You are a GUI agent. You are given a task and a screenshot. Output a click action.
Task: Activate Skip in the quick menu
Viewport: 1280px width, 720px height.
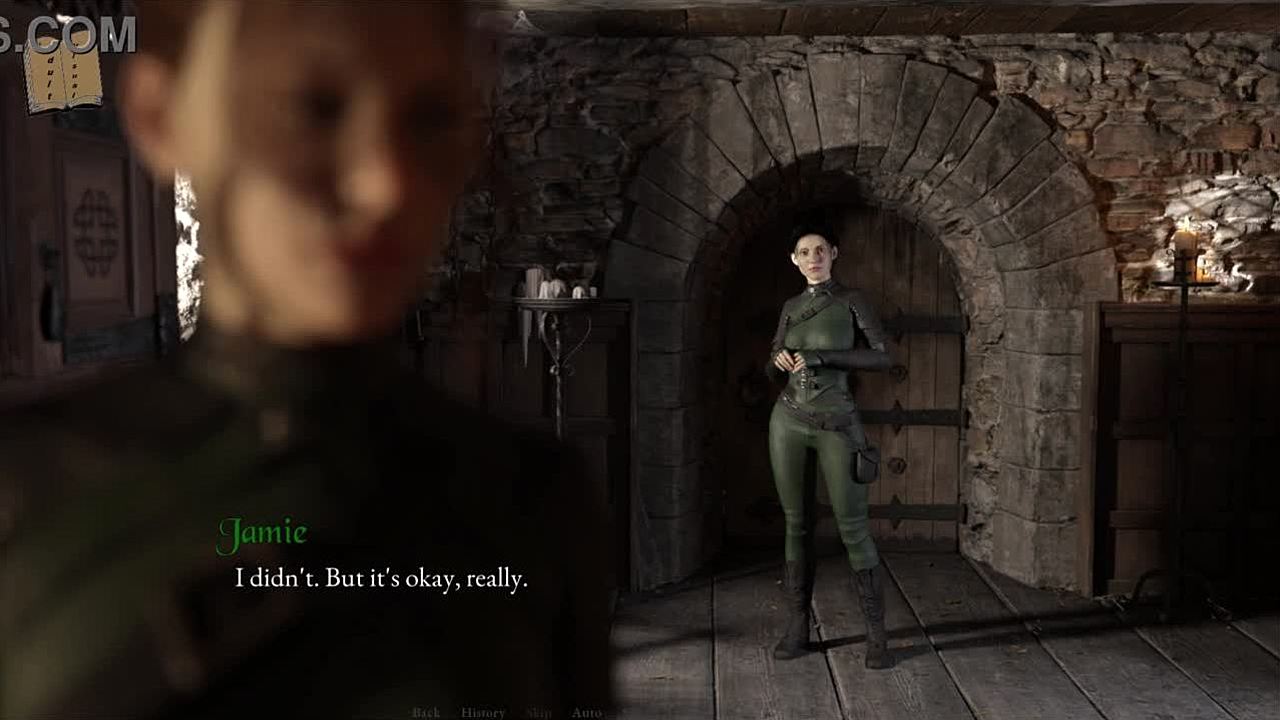538,712
